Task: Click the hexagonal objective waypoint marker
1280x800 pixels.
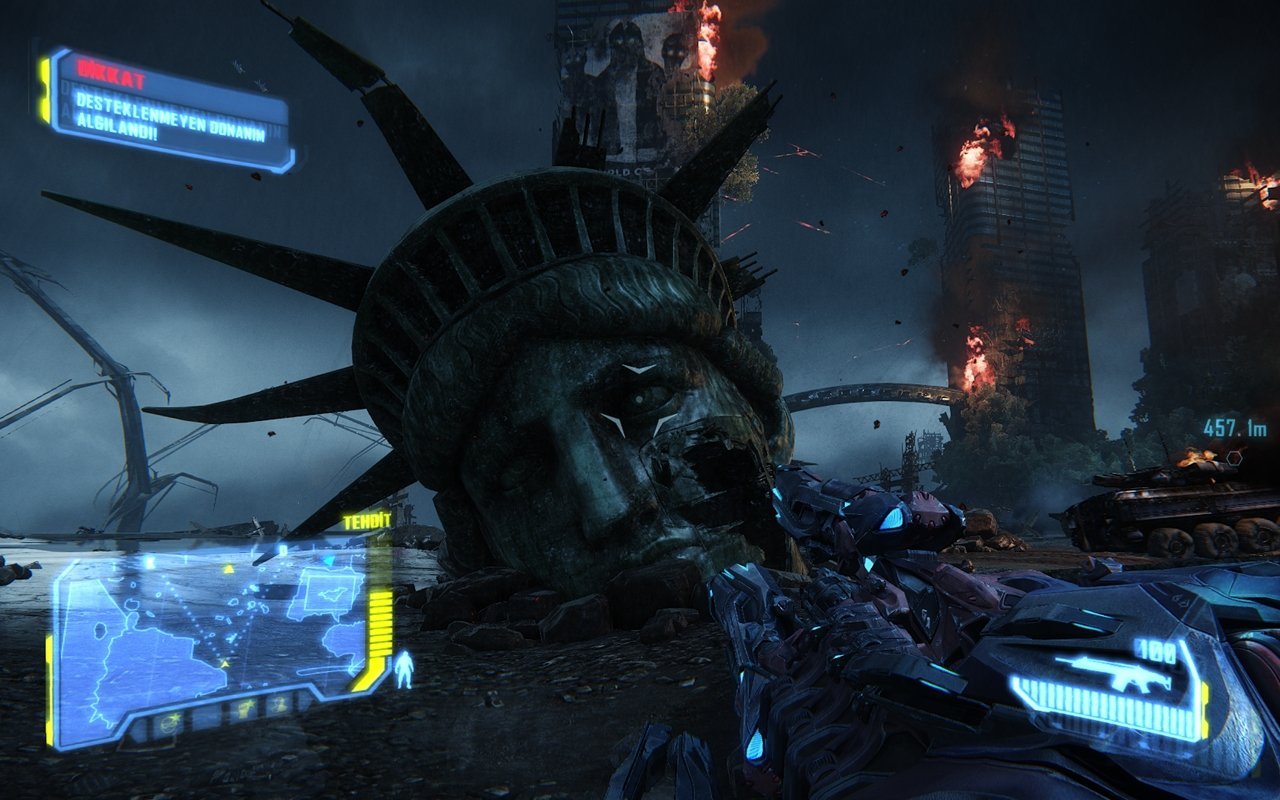Action: pos(1233,457)
